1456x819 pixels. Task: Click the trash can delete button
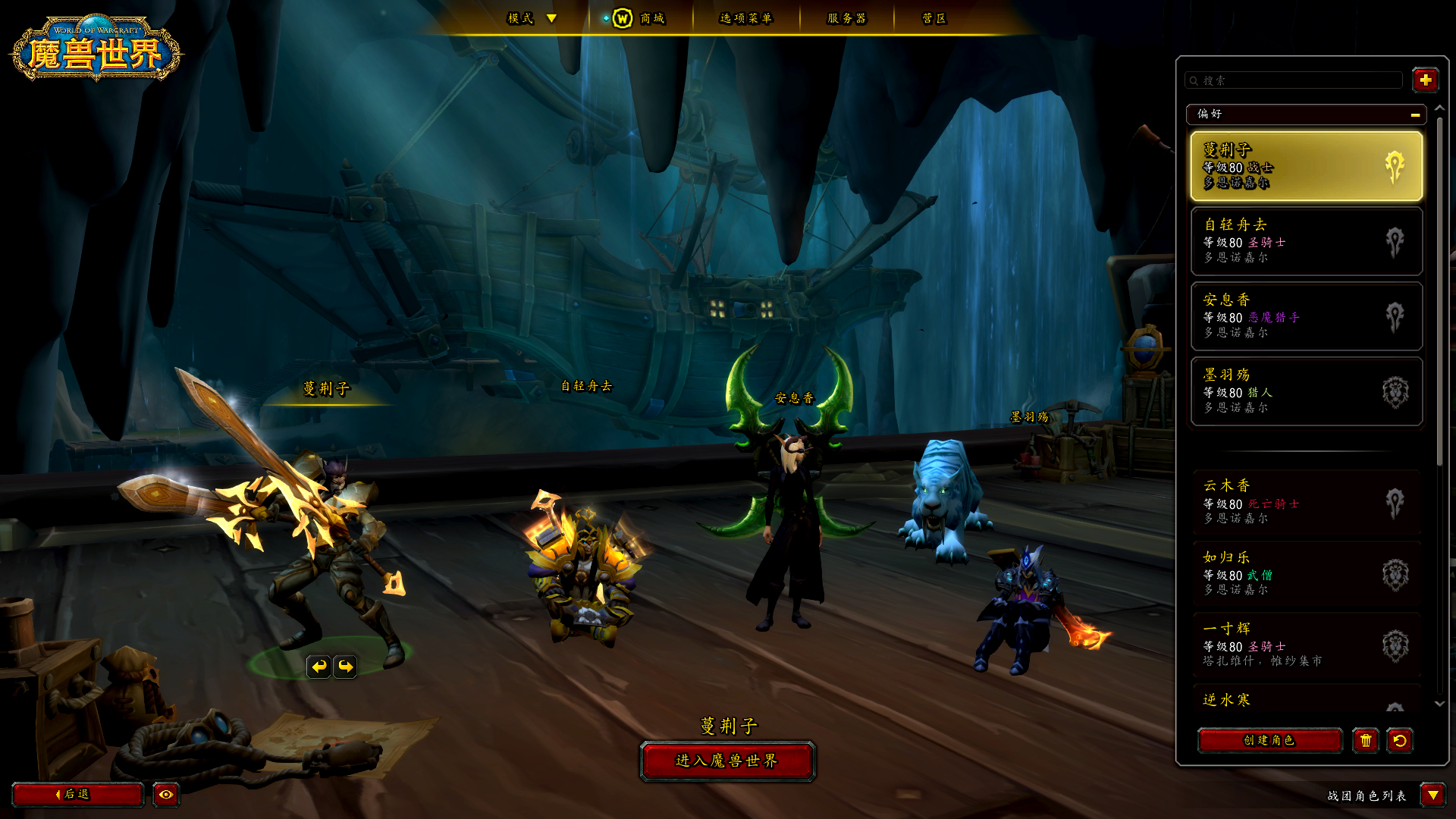click(x=1366, y=740)
